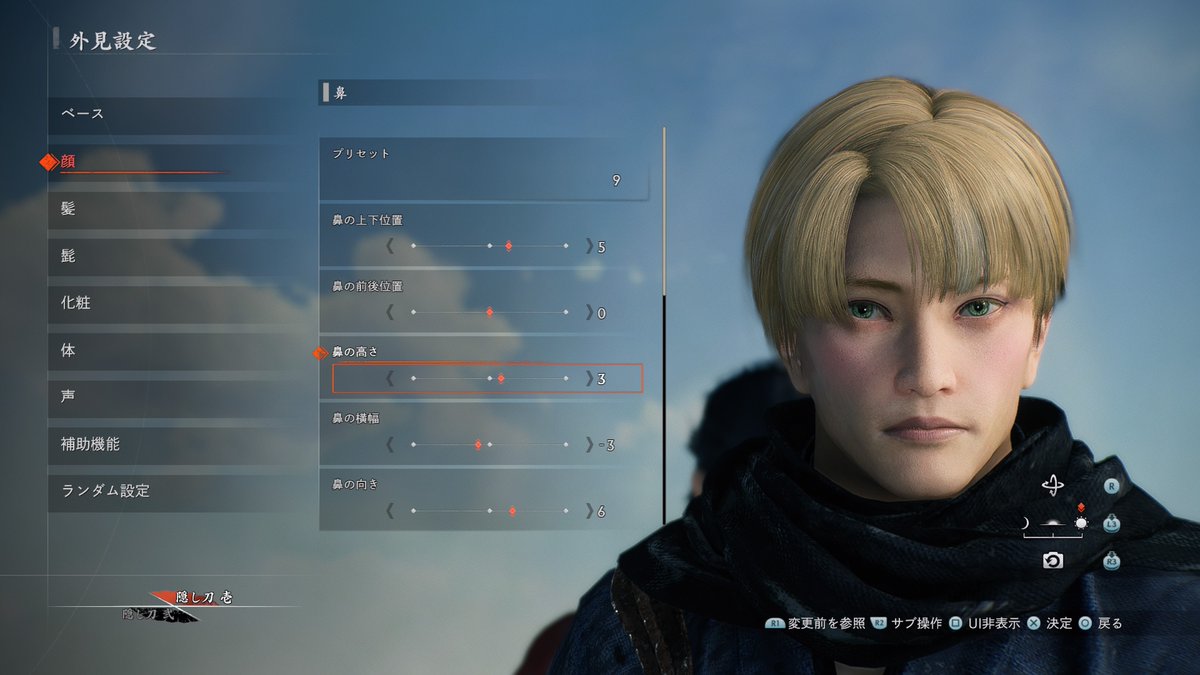Decrease 鼻の高さ with its left arrow

390,379
